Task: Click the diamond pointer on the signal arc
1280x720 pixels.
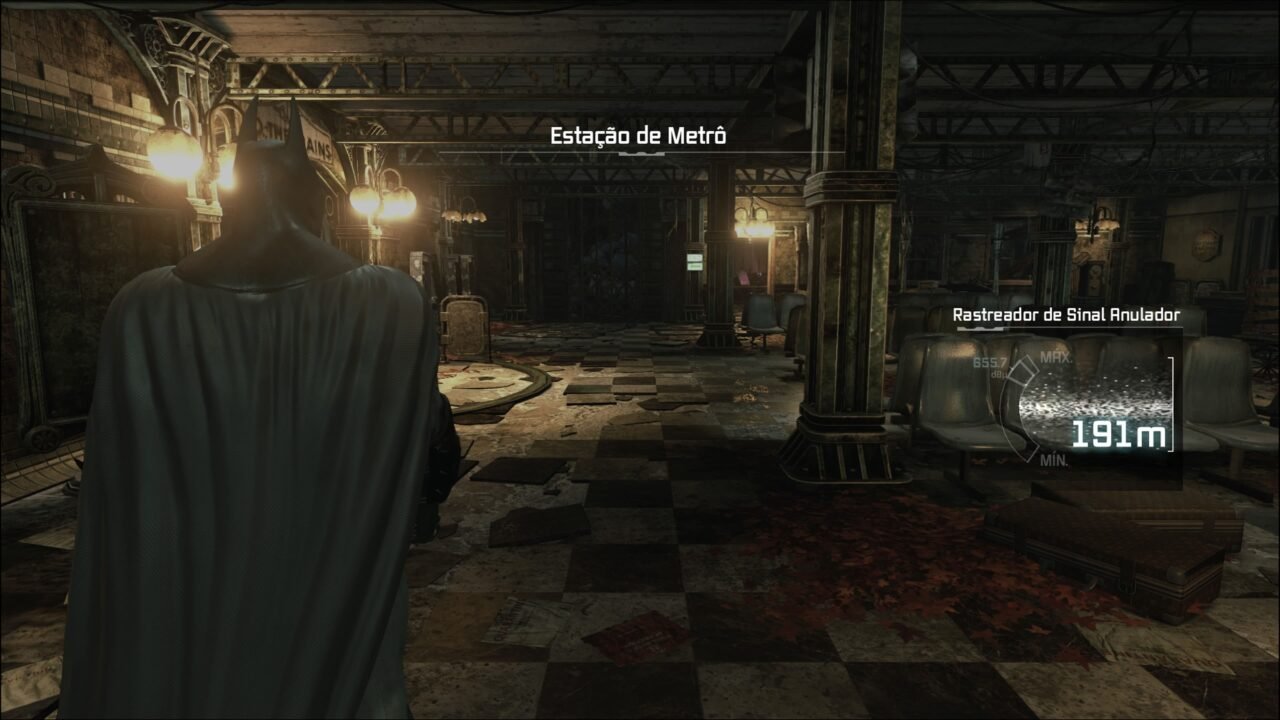Action: click(x=1023, y=370)
